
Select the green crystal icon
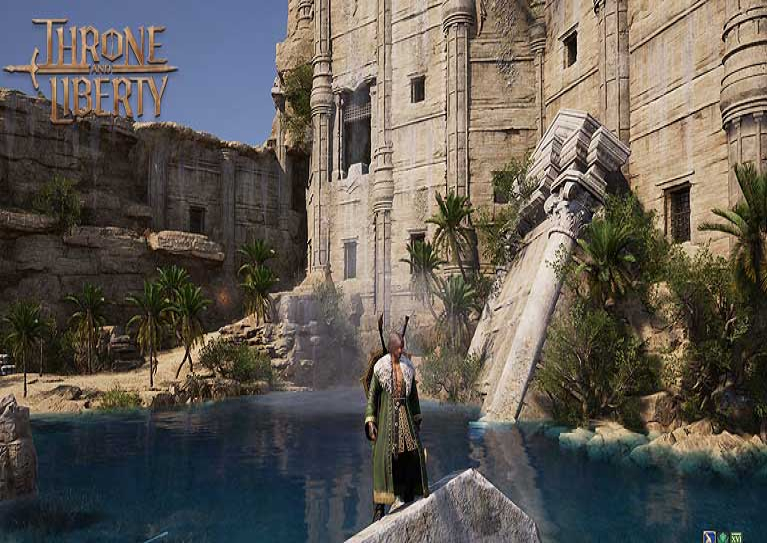pyautogui.click(x=723, y=536)
